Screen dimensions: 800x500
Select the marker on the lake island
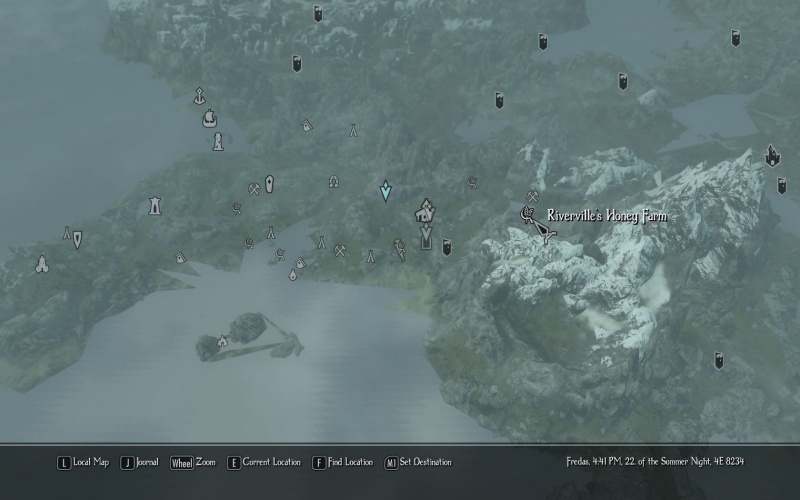click(x=222, y=341)
